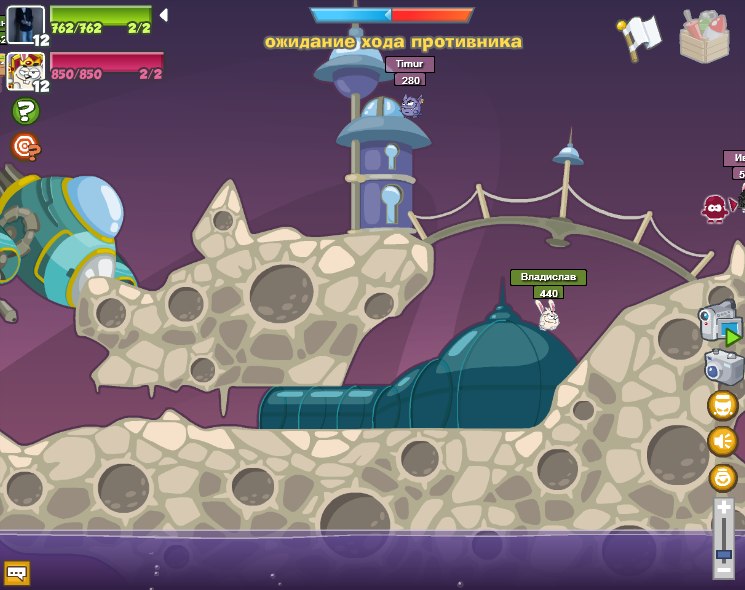Click the photo camera screenshot icon
Viewport: 745px width, 590px height.
(722, 368)
